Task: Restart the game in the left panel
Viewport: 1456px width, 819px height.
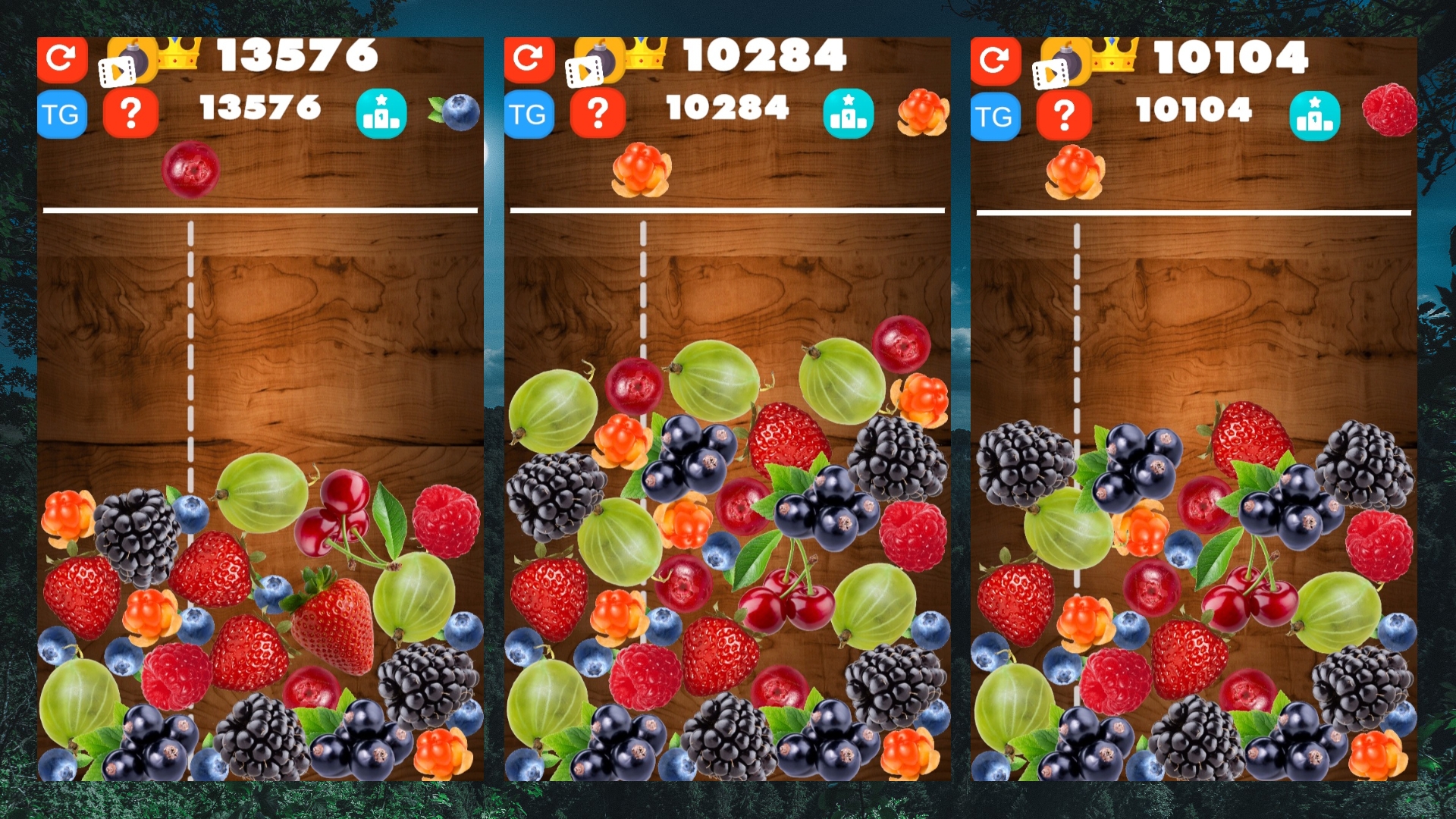Action: (62, 58)
